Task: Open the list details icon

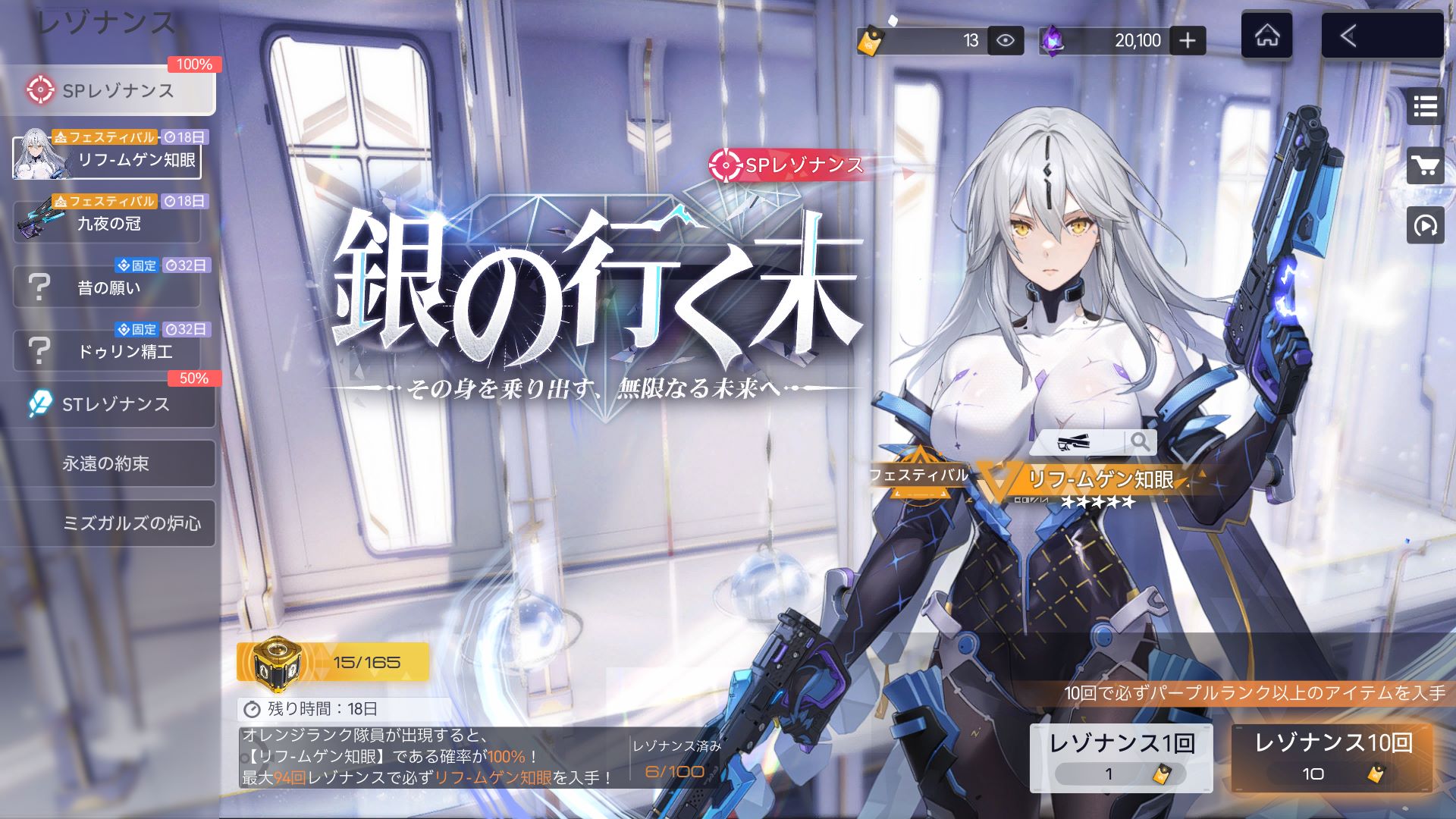Action: (1425, 107)
